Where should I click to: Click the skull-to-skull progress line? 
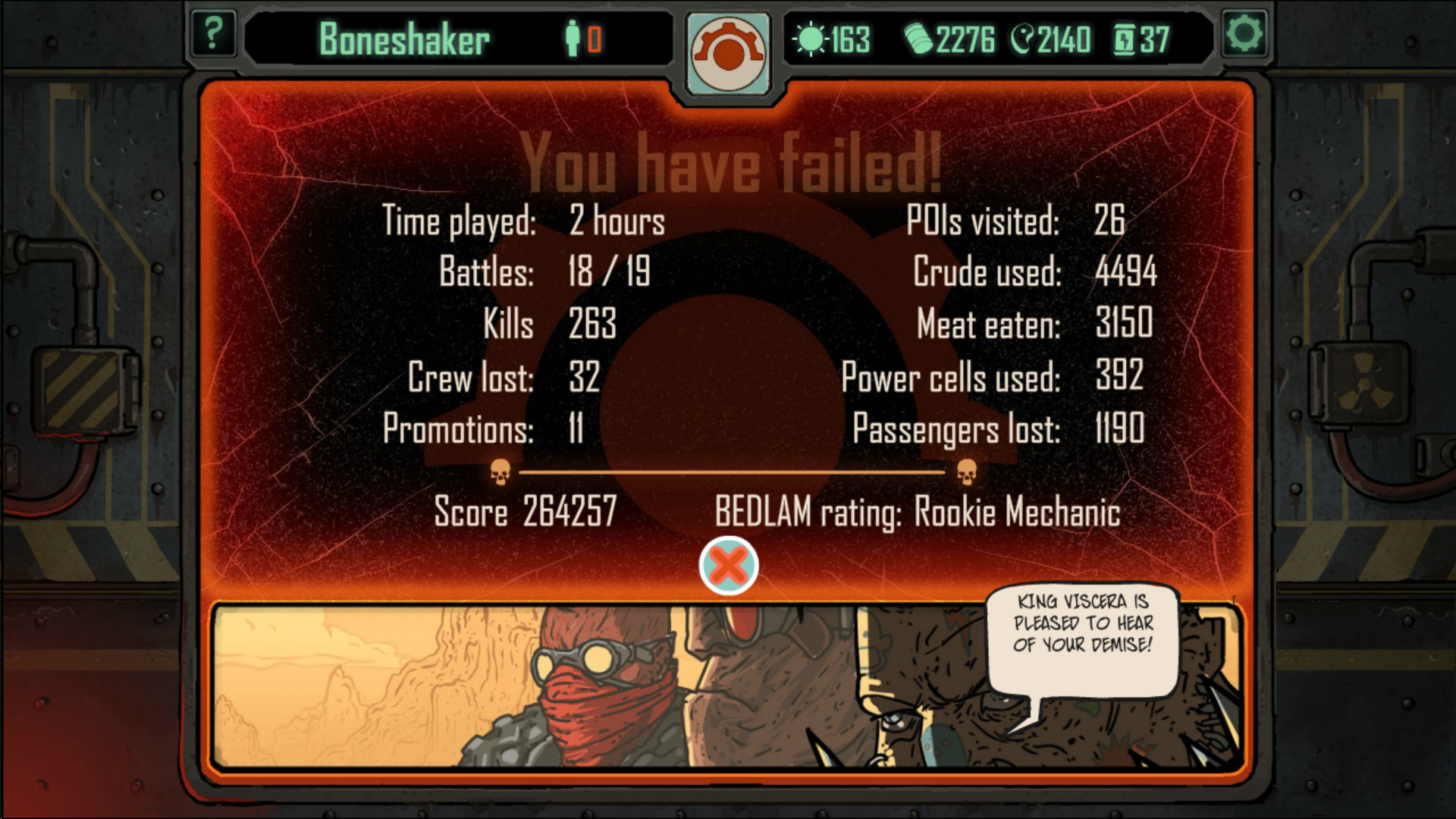(736, 471)
